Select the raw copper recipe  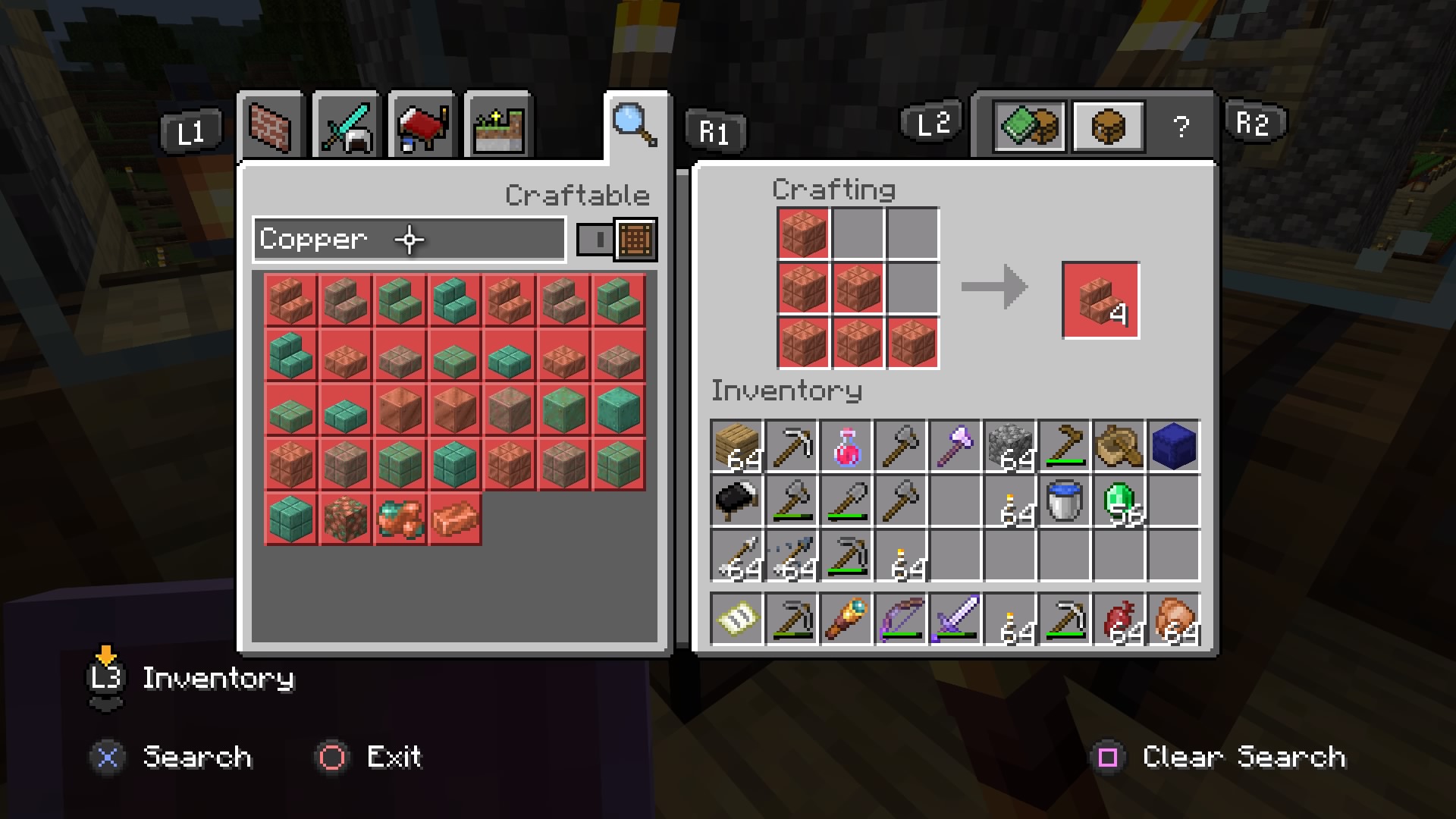400,519
